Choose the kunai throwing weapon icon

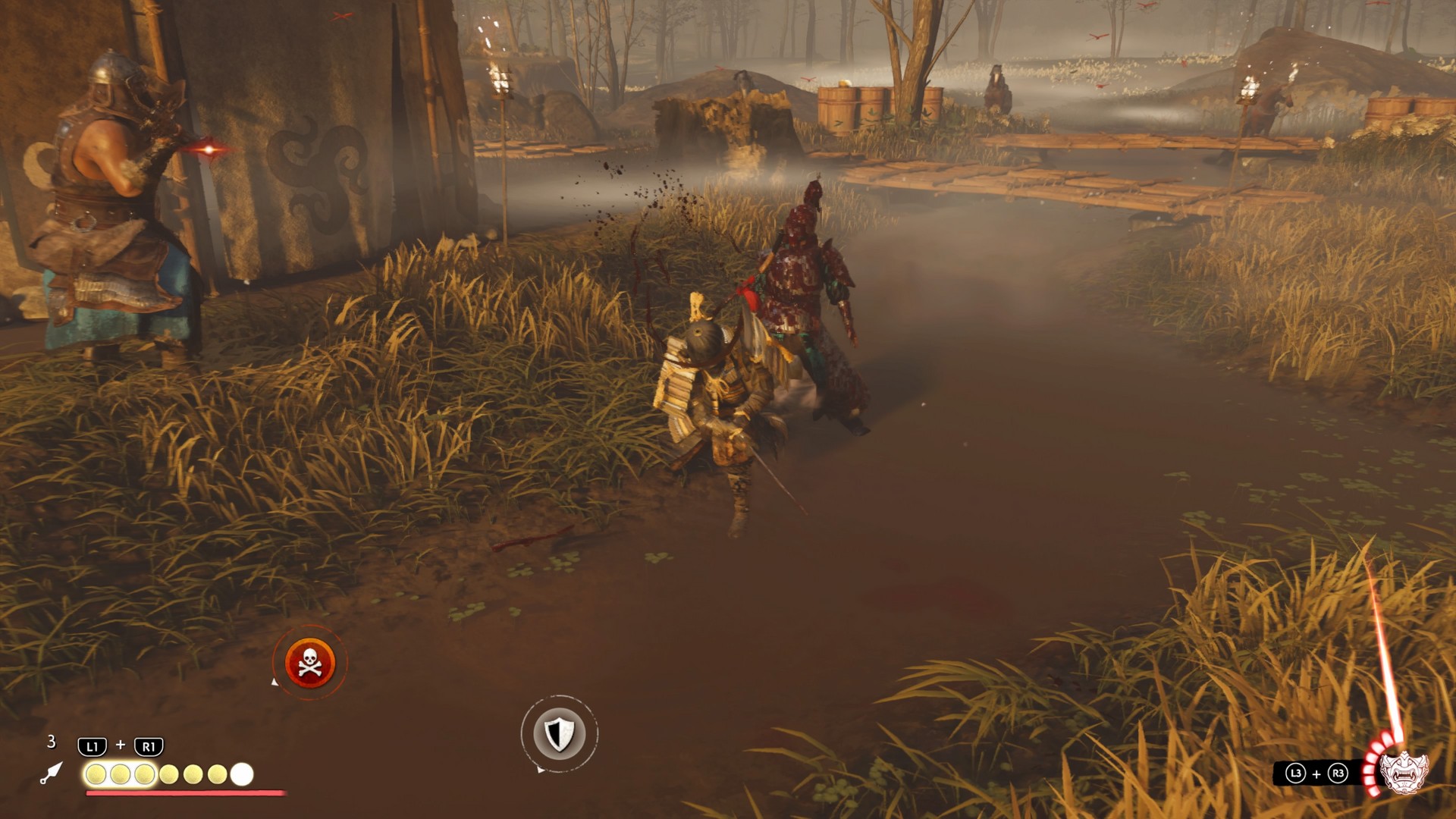point(51,773)
